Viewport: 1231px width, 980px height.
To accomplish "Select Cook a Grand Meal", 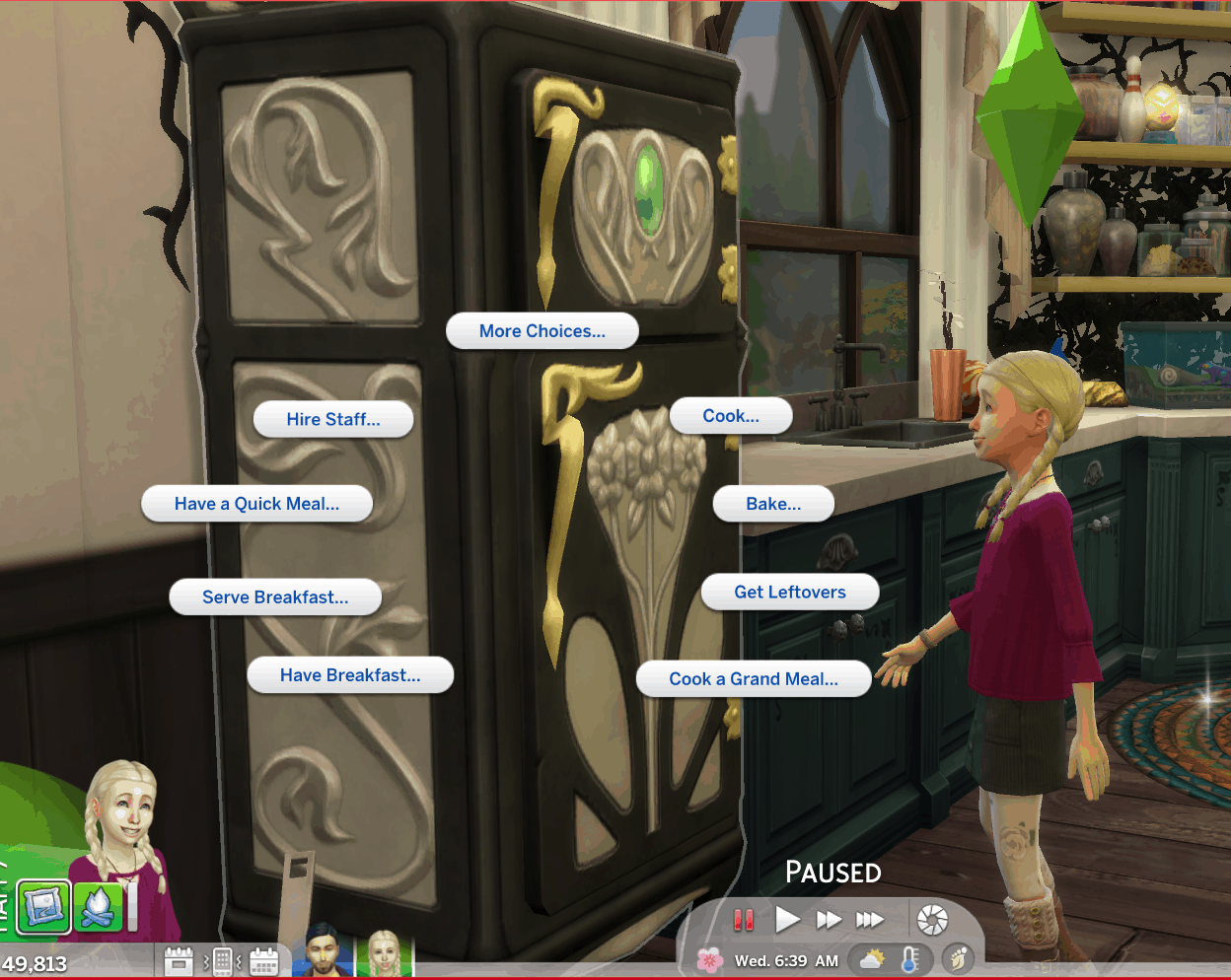I will click(x=754, y=679).
